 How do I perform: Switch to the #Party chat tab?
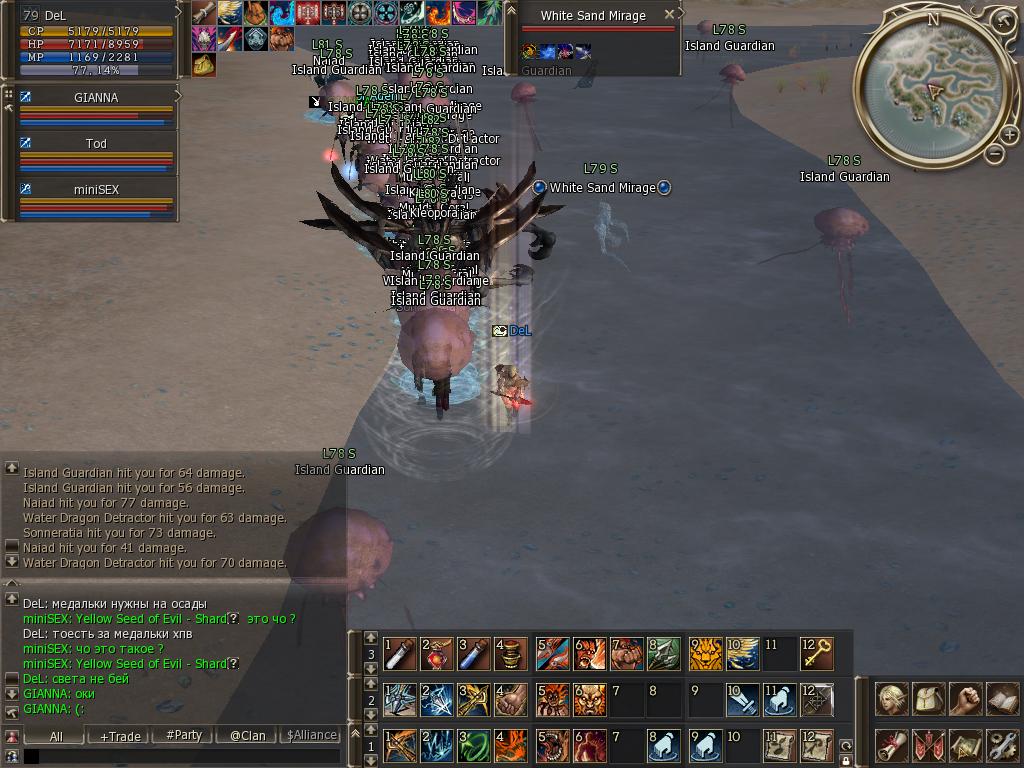point(183,735)
